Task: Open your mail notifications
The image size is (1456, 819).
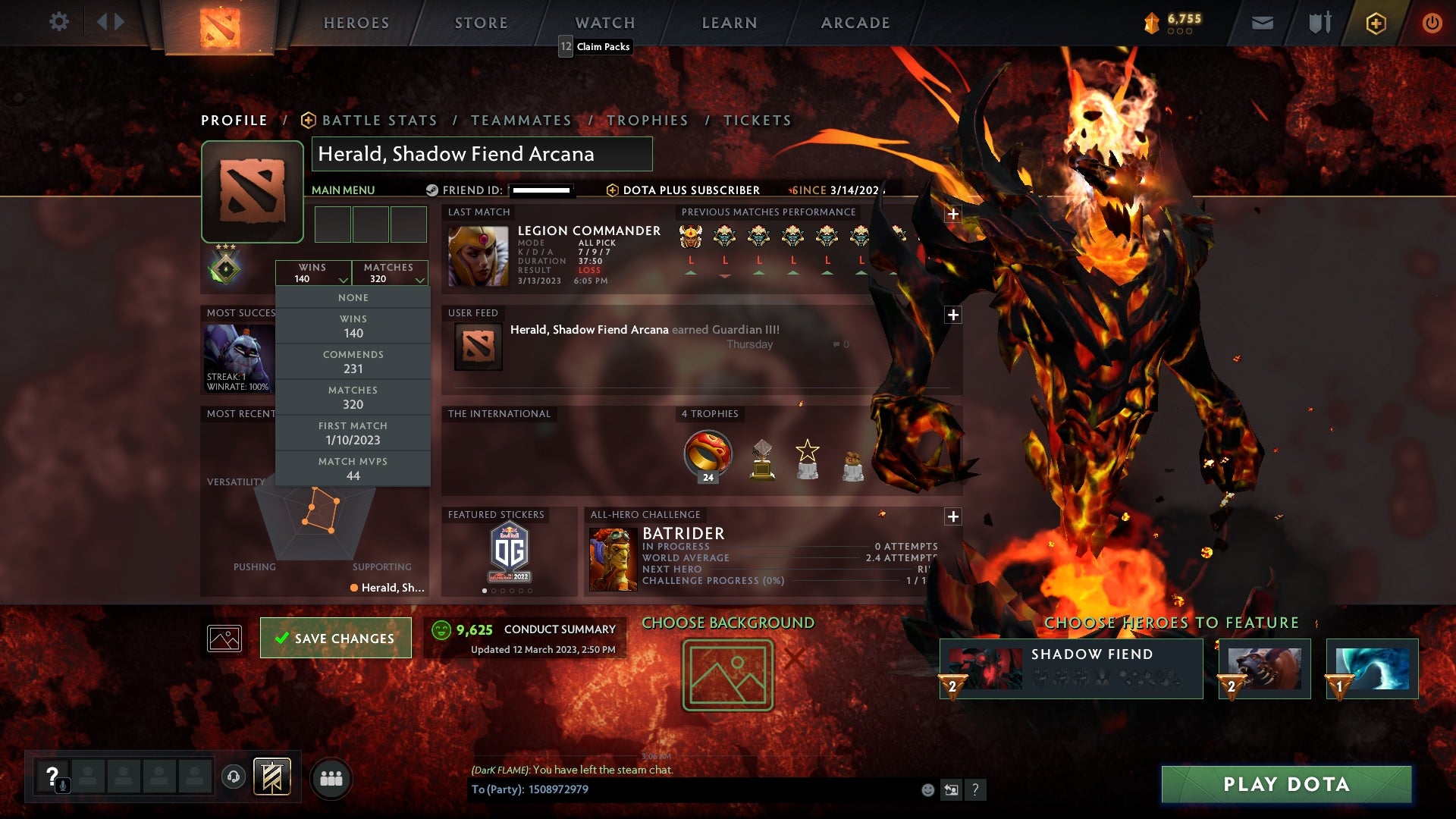Action: (x=1261, y=23)
